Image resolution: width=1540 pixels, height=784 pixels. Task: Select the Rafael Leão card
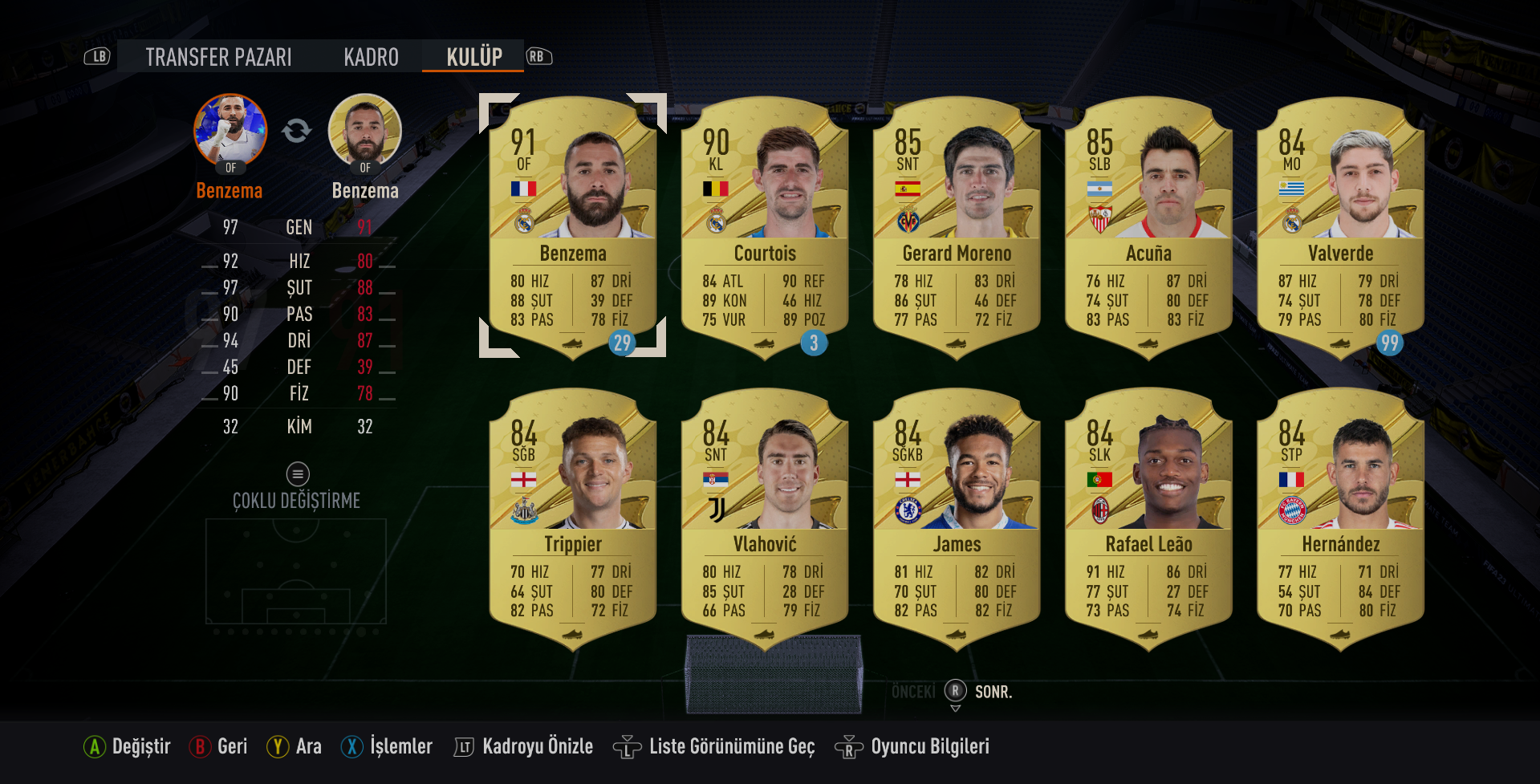tap(1148, 518)
